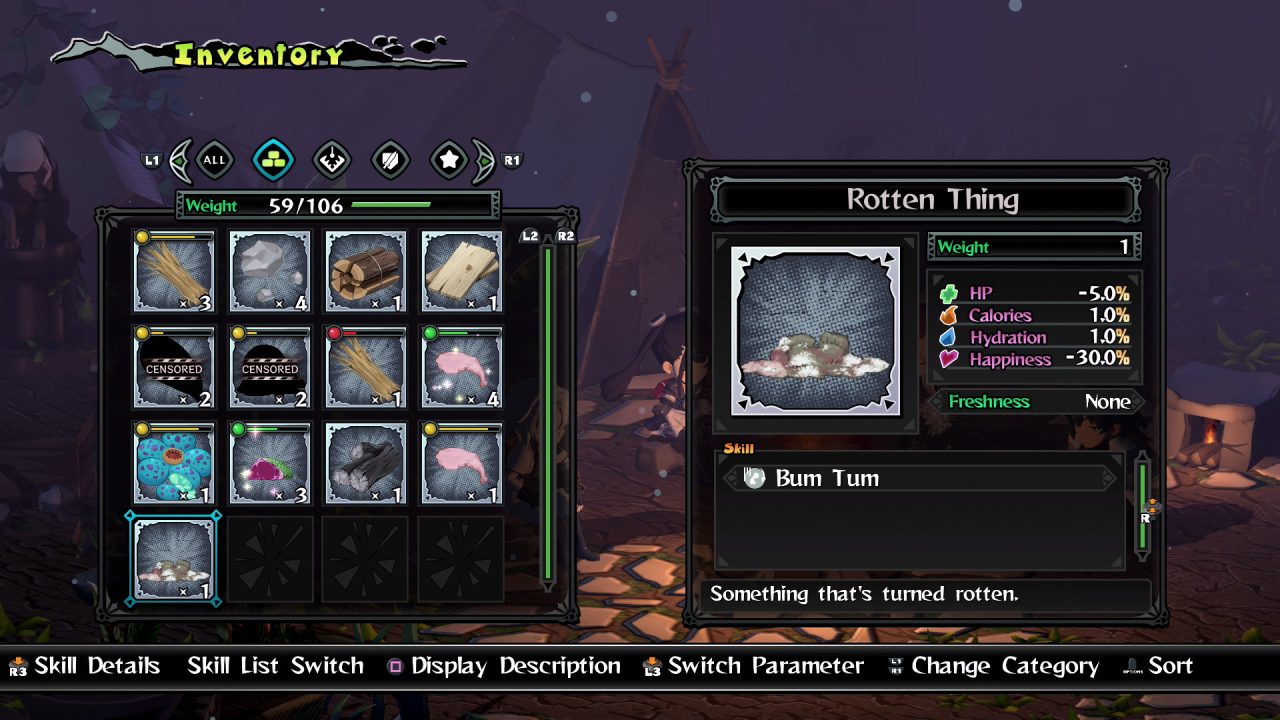Select the straw bundle stack of 3
This screenshot has height=720, width=1280.
pos(174,271)
